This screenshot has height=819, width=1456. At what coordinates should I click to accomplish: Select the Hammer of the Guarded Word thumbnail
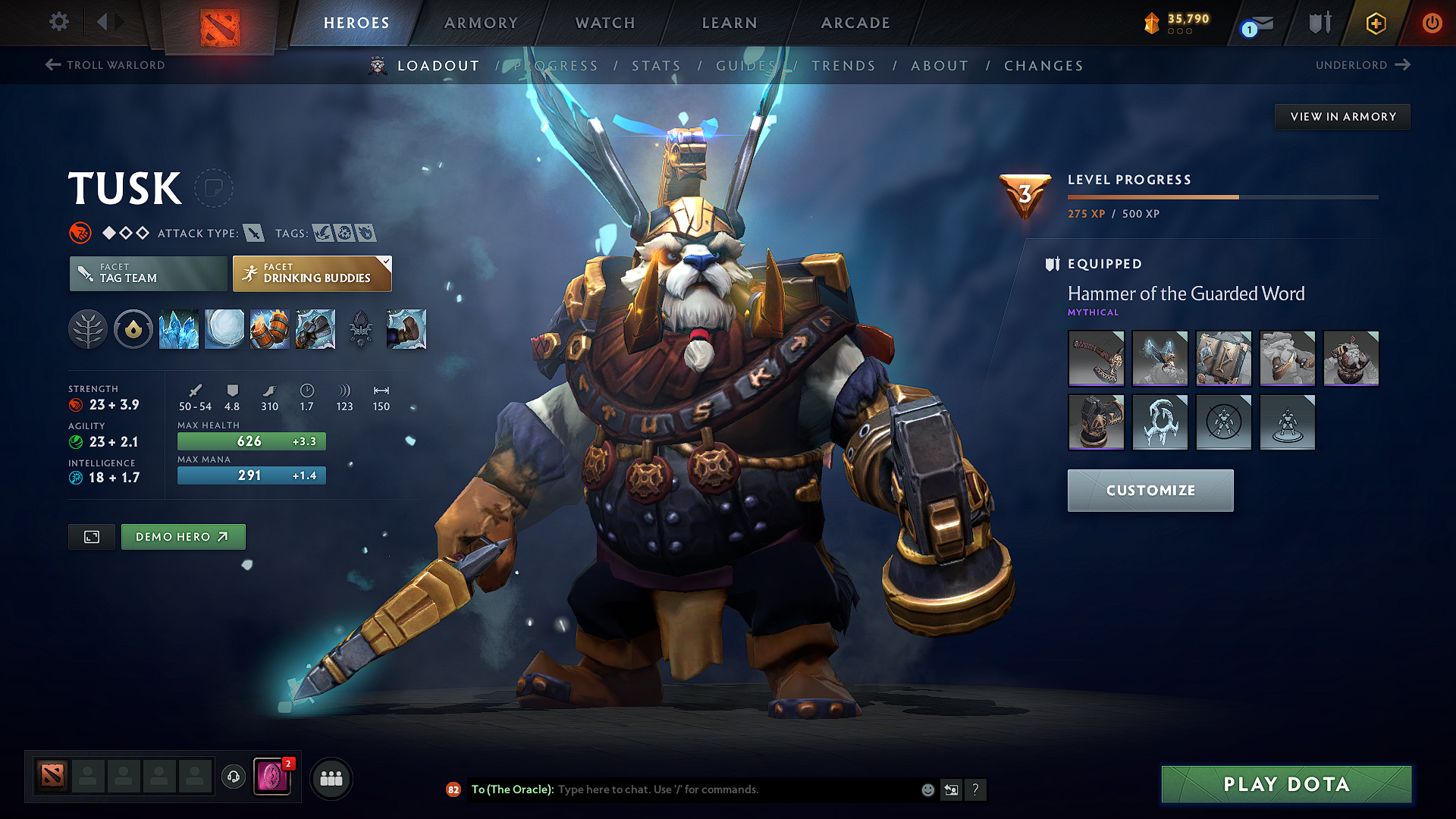pyautogui.click(x=1097, y=359)
